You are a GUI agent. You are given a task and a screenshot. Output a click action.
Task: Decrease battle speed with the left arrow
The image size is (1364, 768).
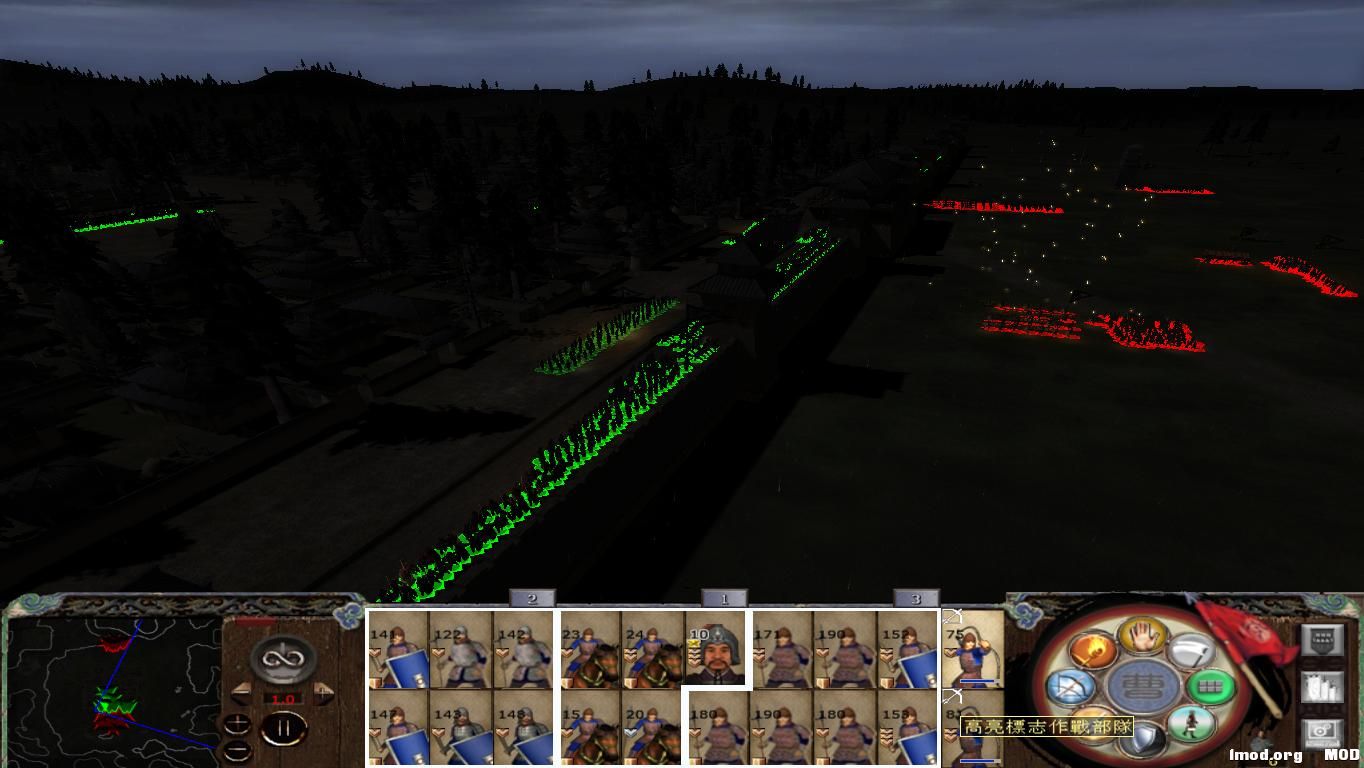241,693
